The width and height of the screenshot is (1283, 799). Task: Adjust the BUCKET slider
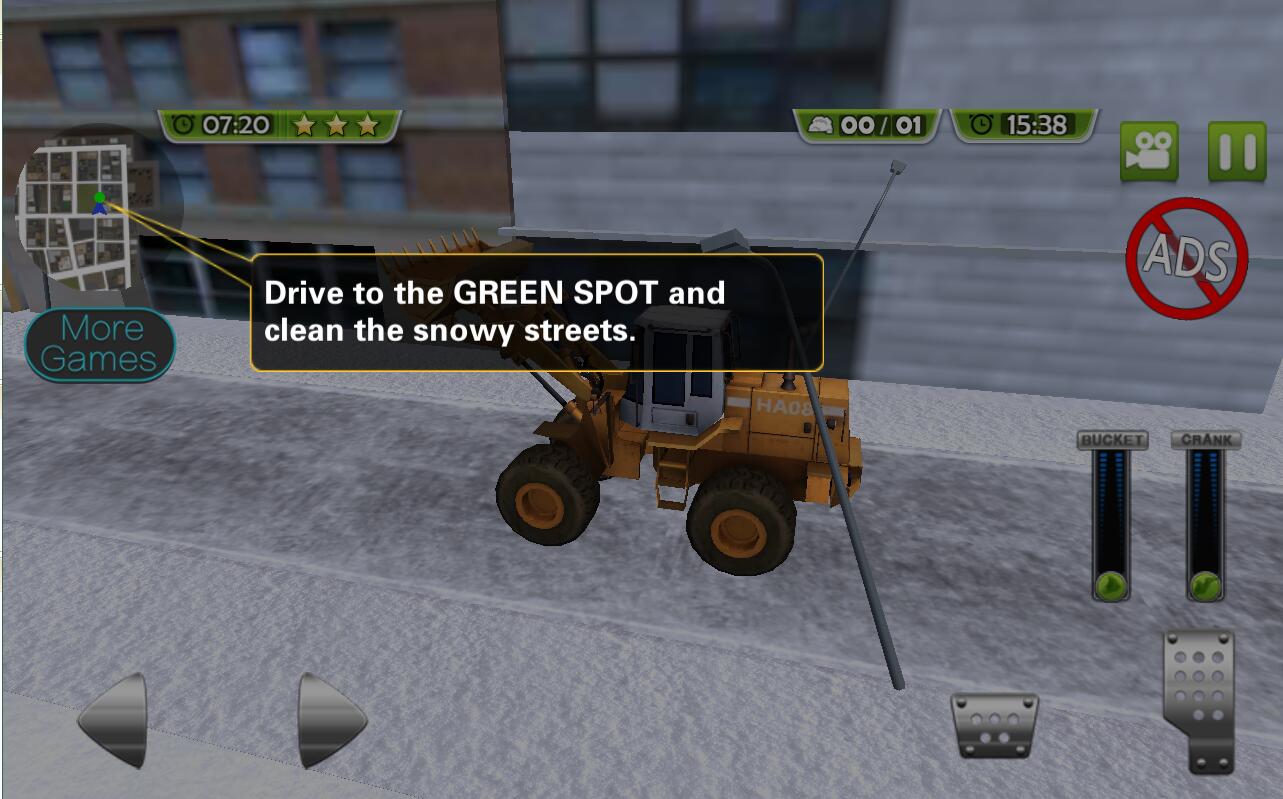click(x=1110, y=584)
